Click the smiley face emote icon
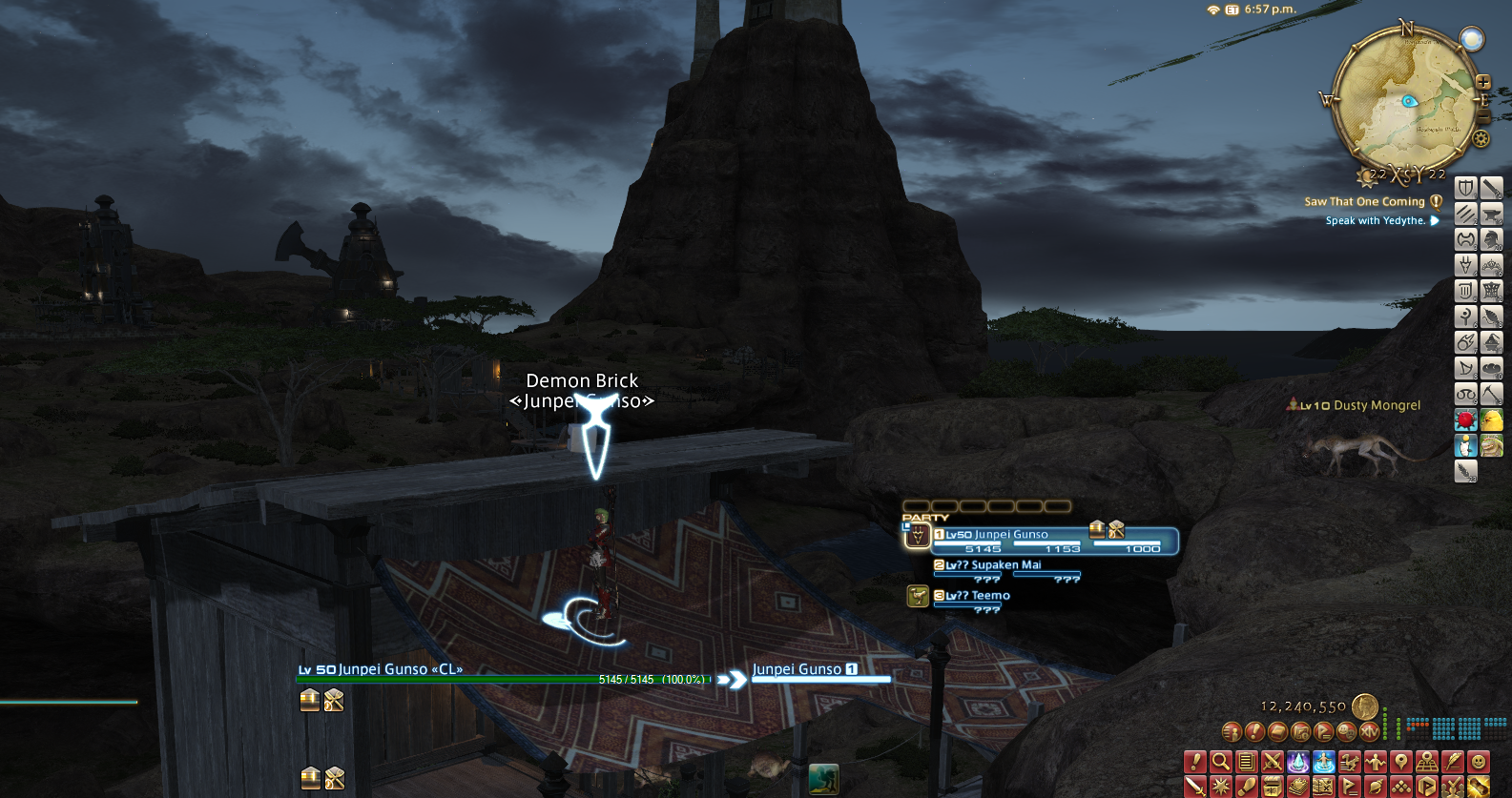This screenshot has height=798, width=1512. point(1479,762)
